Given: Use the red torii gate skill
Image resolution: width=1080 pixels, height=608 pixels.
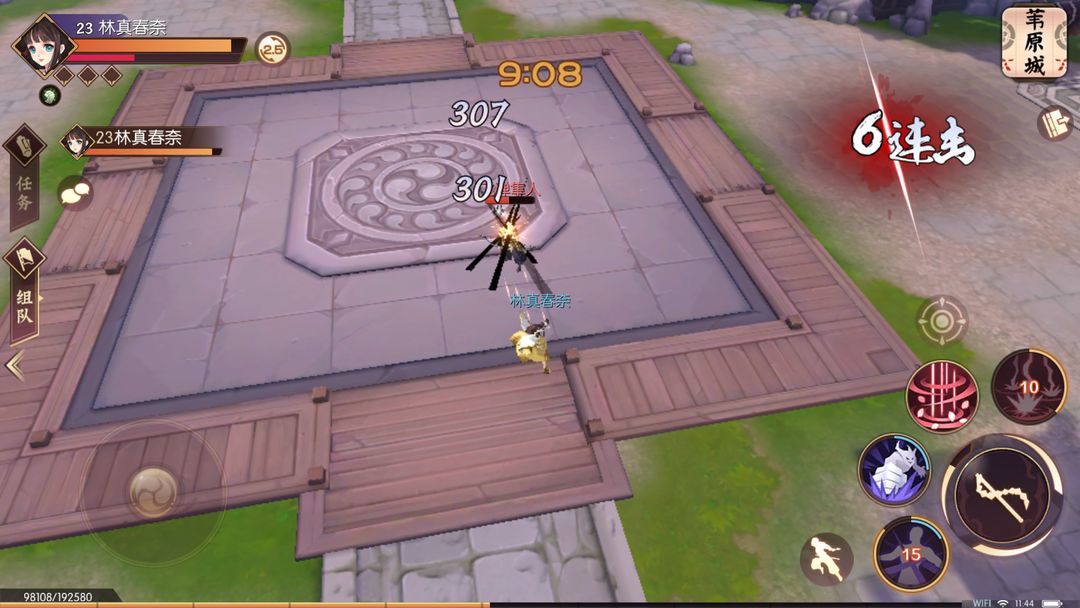Looking at the screenshot, I should [x=941, y=397].
